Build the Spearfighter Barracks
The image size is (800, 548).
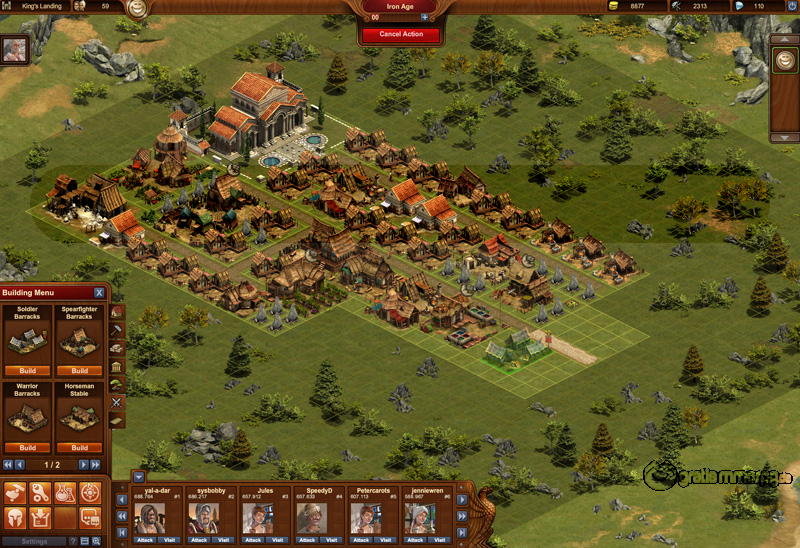coord(80,371)
